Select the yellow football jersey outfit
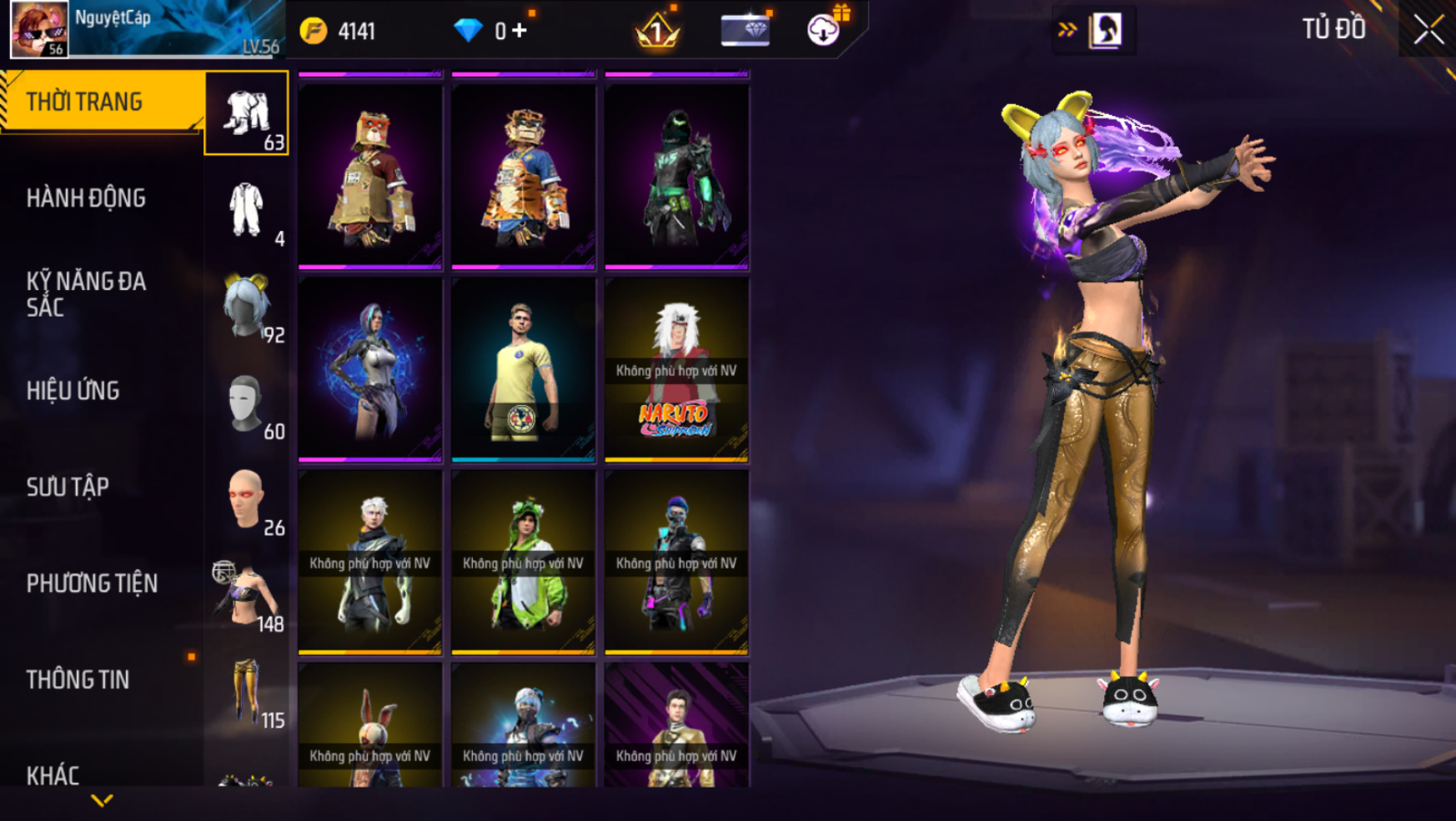 point(524,368)
